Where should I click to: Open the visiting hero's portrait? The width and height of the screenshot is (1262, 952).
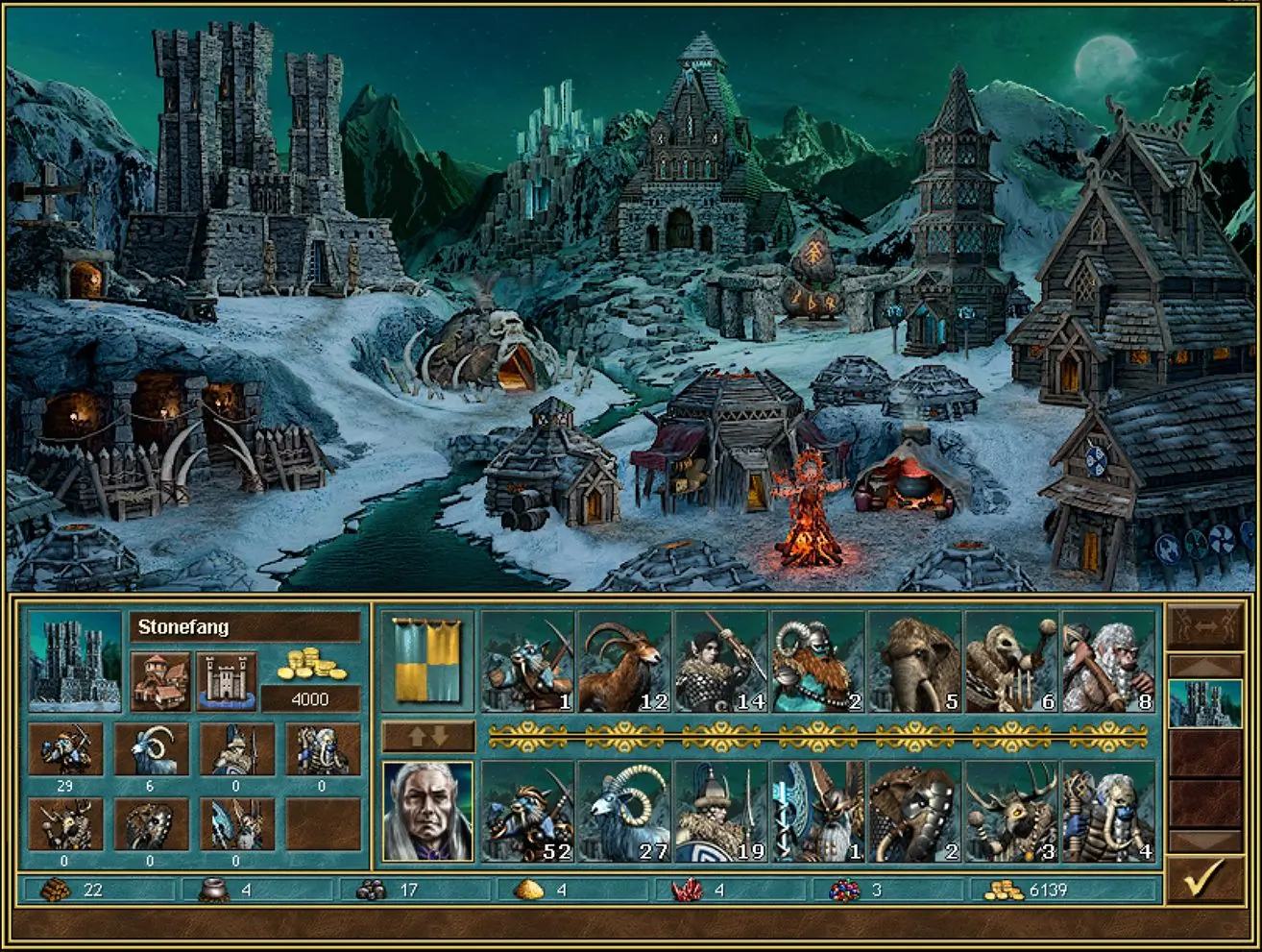point(428,812)
